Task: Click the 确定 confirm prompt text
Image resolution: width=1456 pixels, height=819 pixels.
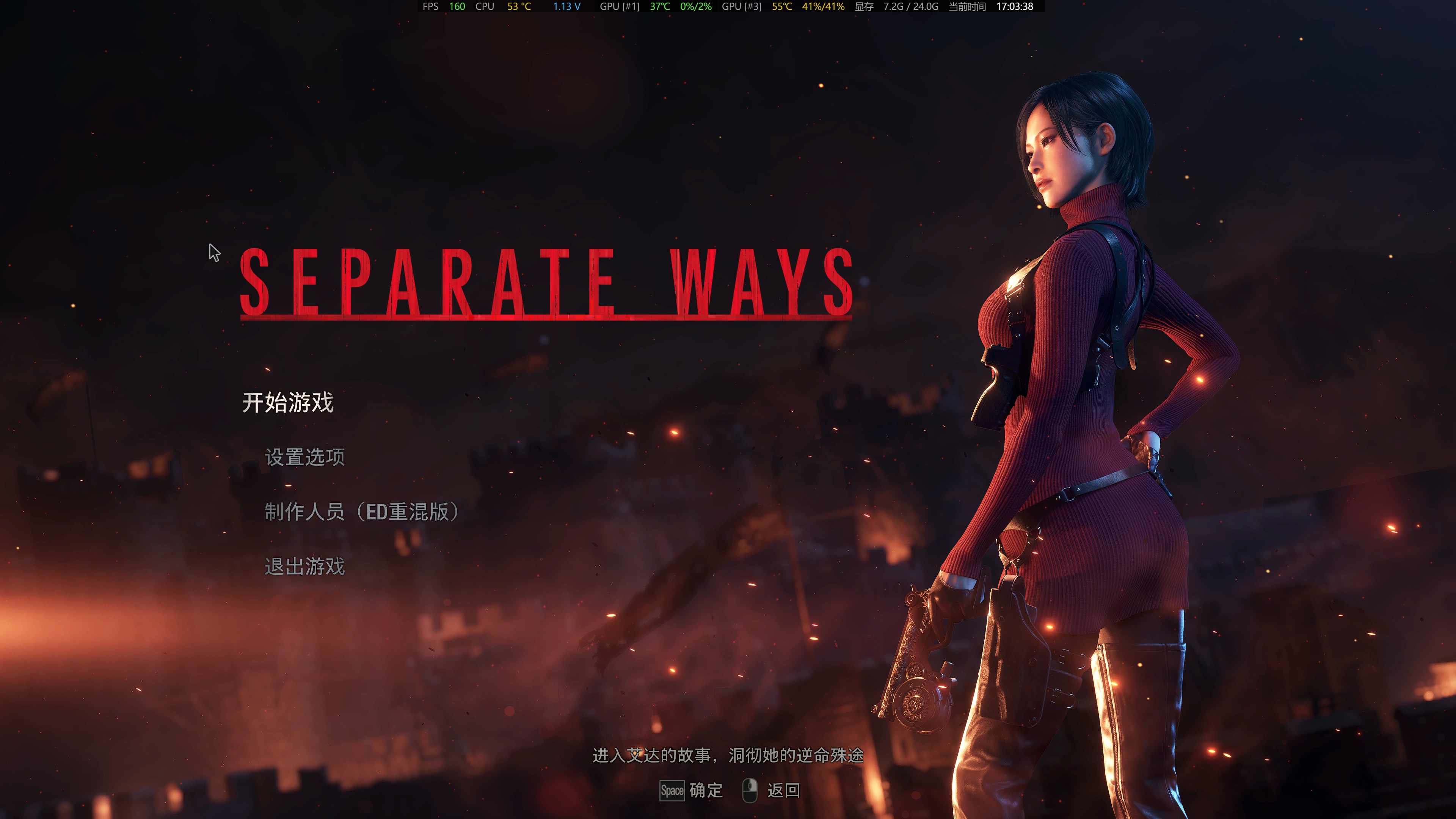Action: coord(705,791)
